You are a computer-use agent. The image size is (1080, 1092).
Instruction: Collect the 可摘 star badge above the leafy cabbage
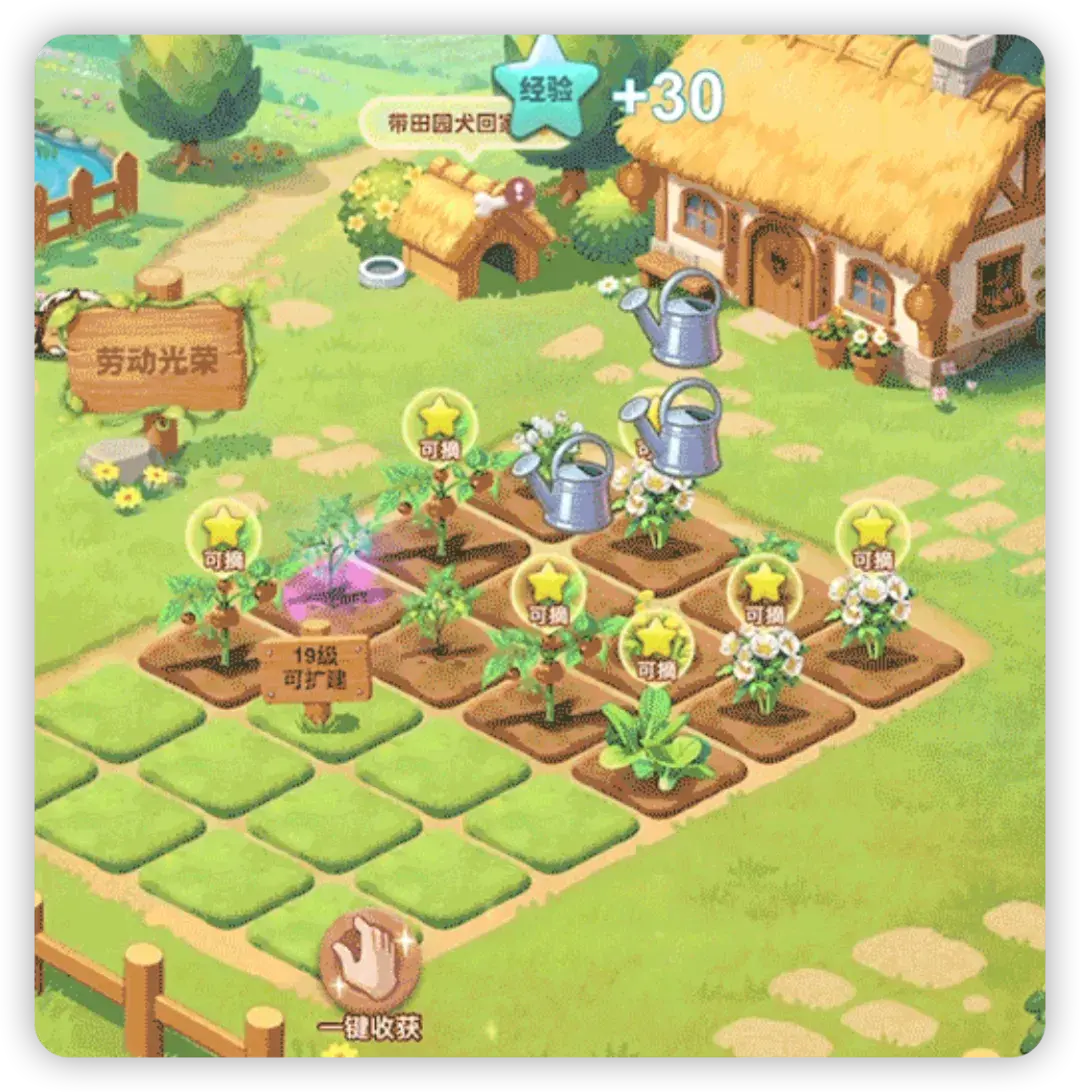click(657, 645)
